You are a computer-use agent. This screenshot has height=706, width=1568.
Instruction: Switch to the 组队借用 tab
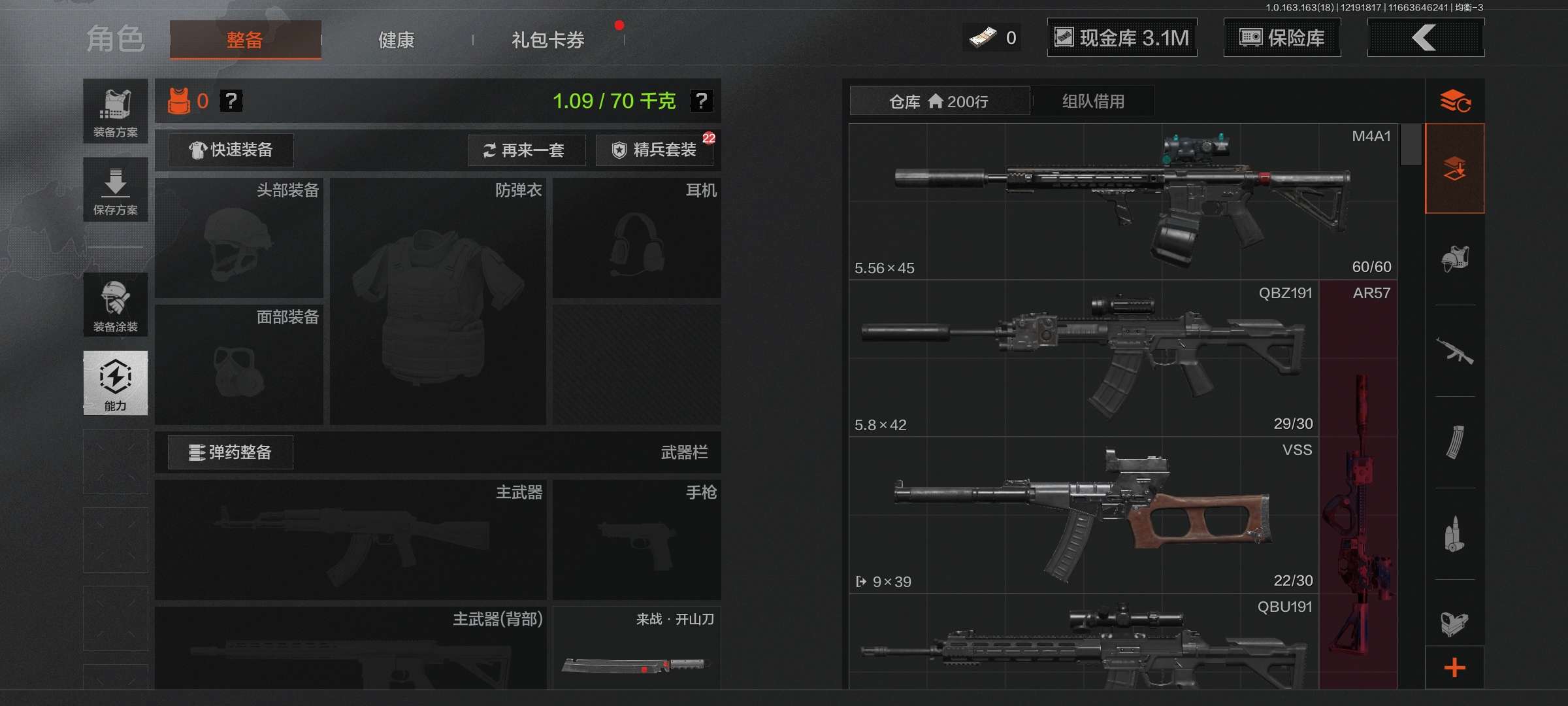[1094, 101]
